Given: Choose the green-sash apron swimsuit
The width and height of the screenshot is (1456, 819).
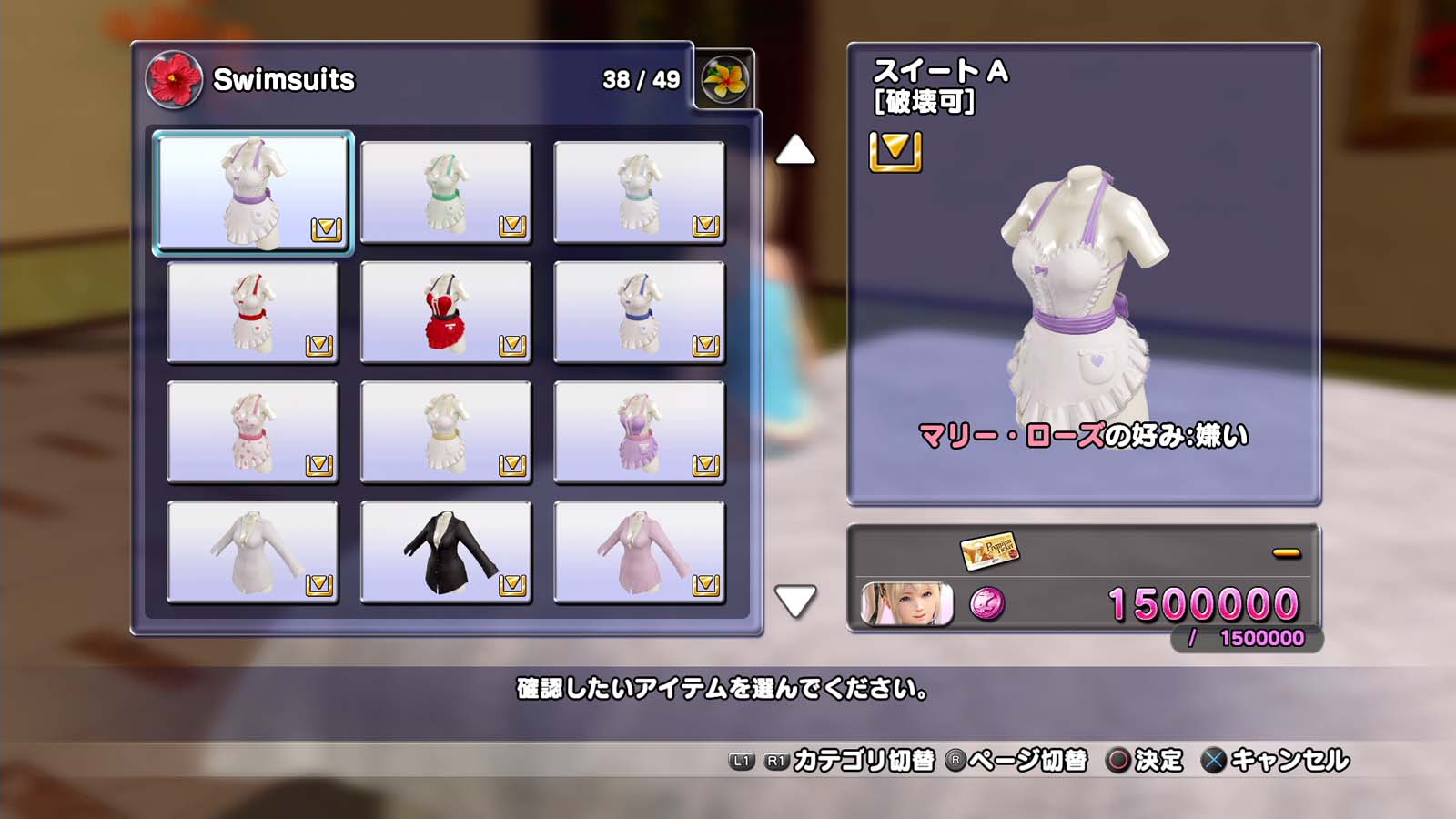Looking at the screenshot, I should [446, 192].
